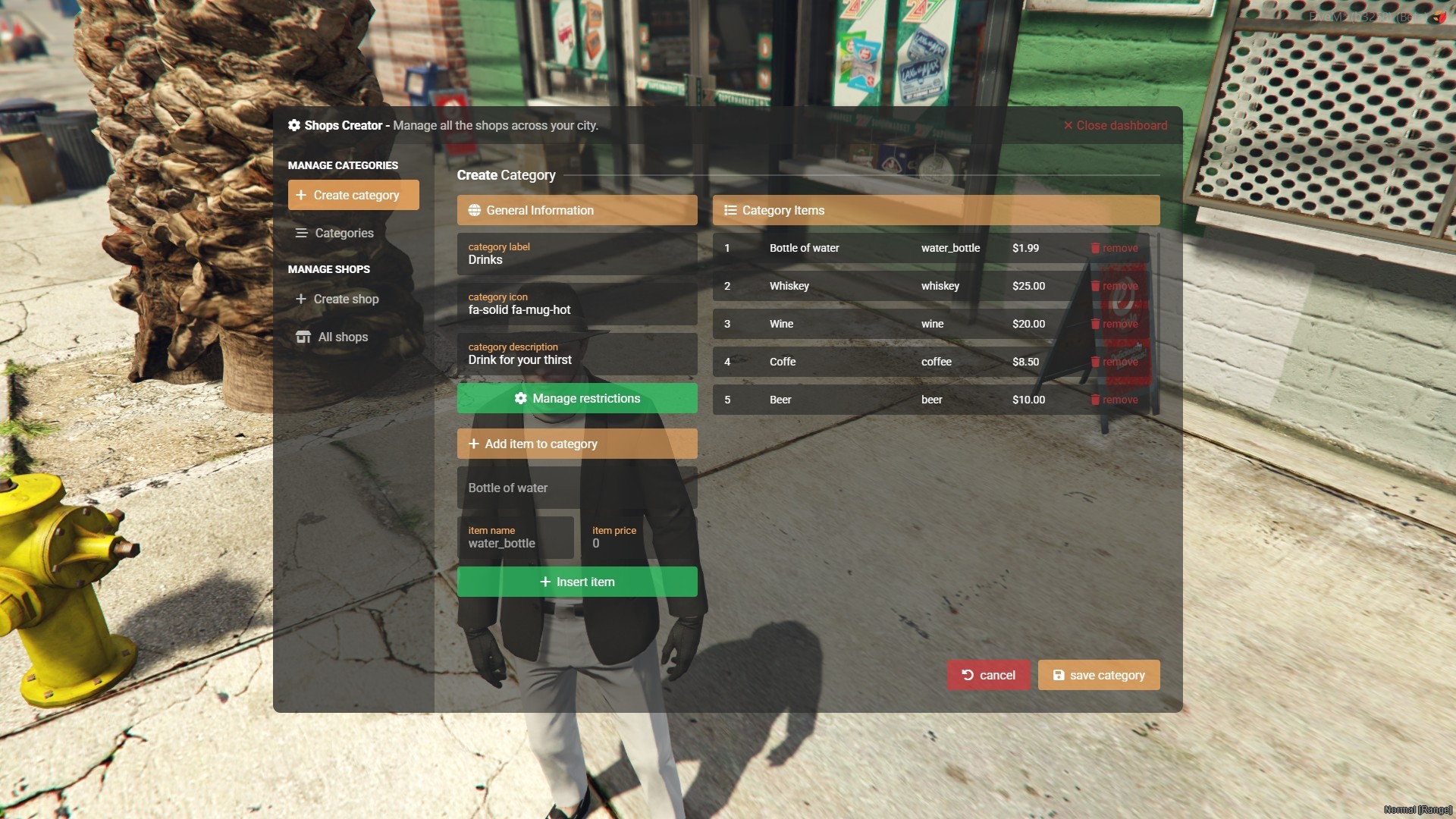Remove the Coffe item
Screen dimensions: 1456x819
point(1114,362)
